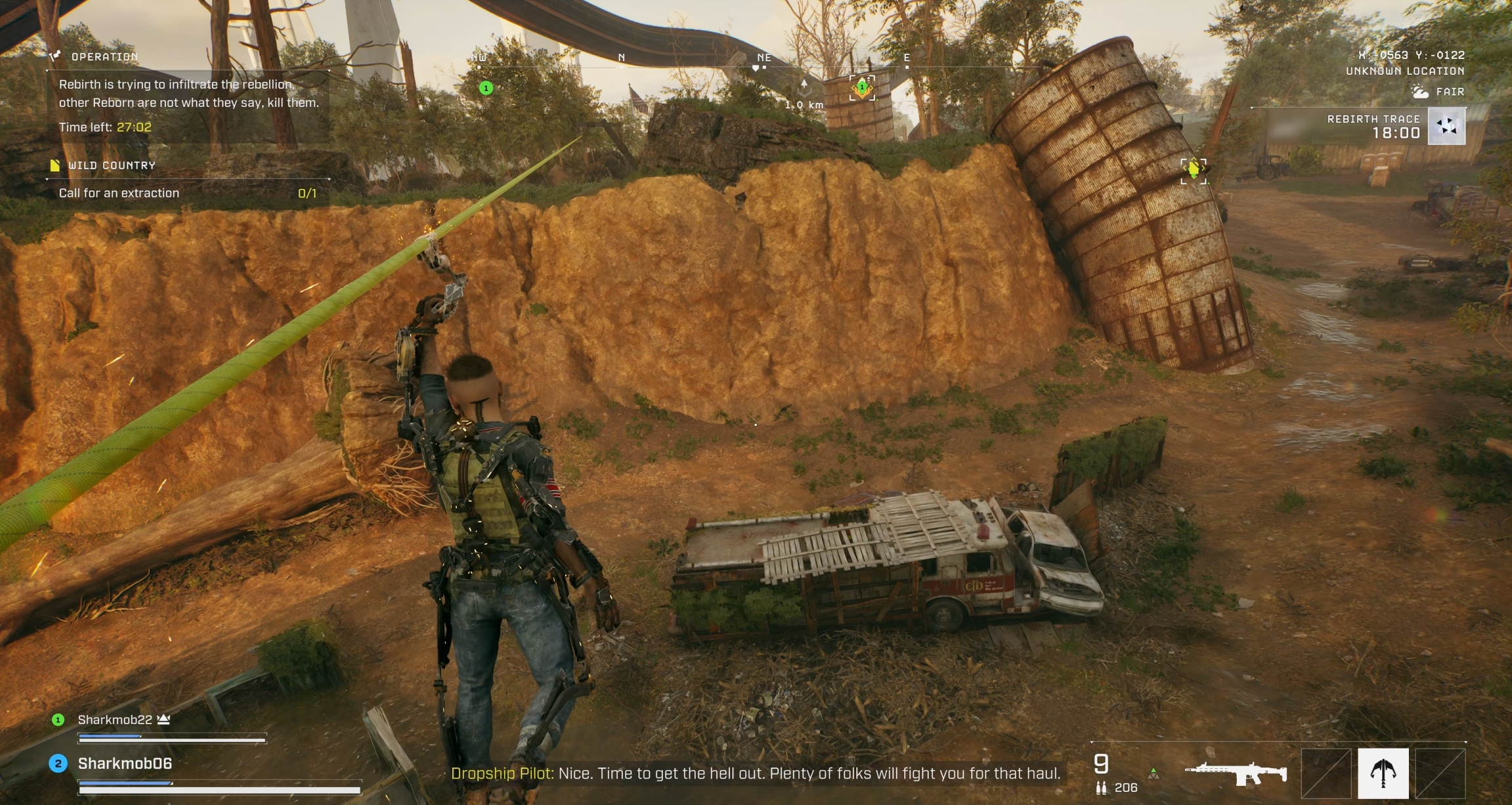Click the Fair weather icon

(1420, 92)
